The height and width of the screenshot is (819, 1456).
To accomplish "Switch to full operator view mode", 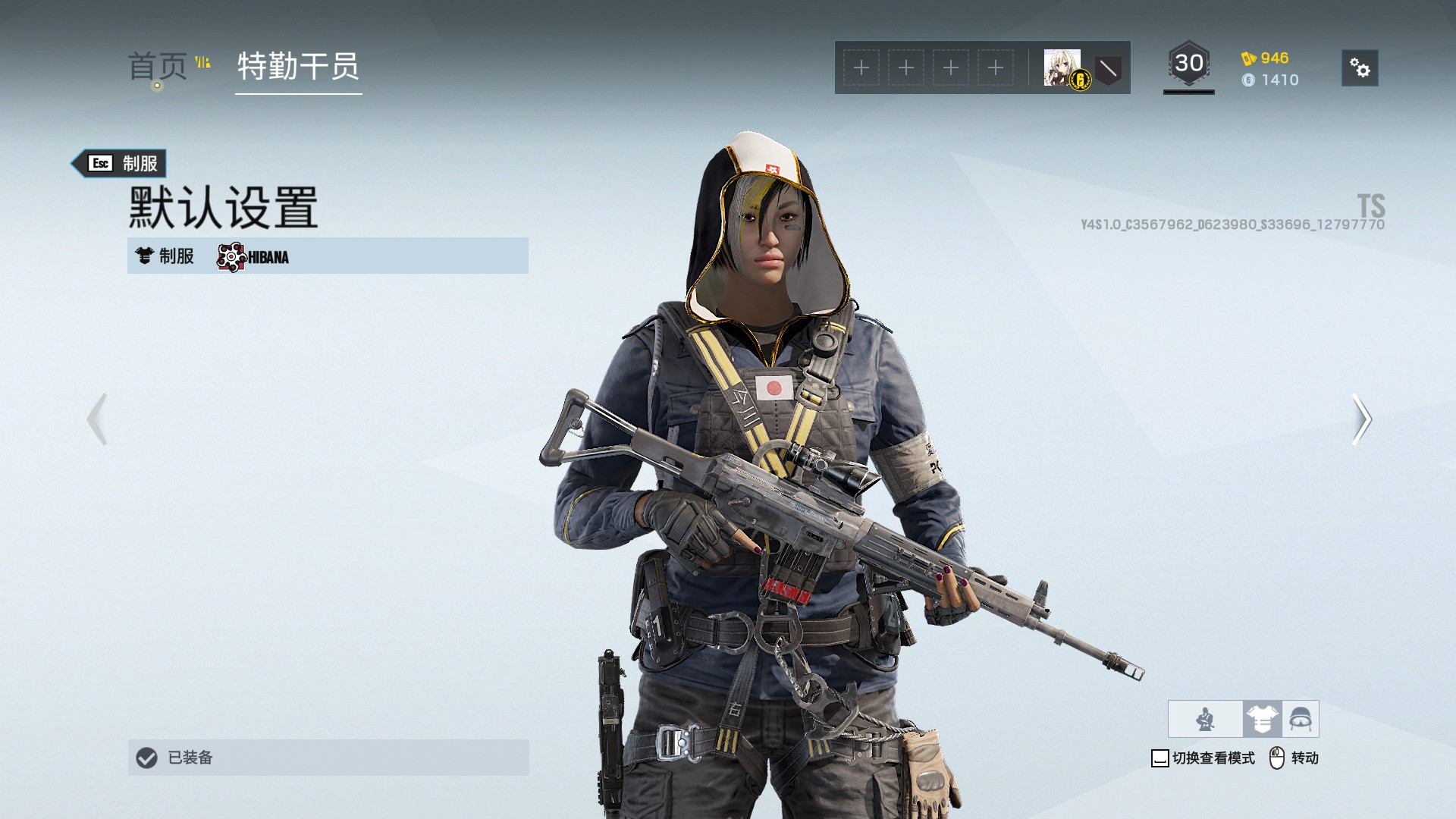I will pos(1205,719).
